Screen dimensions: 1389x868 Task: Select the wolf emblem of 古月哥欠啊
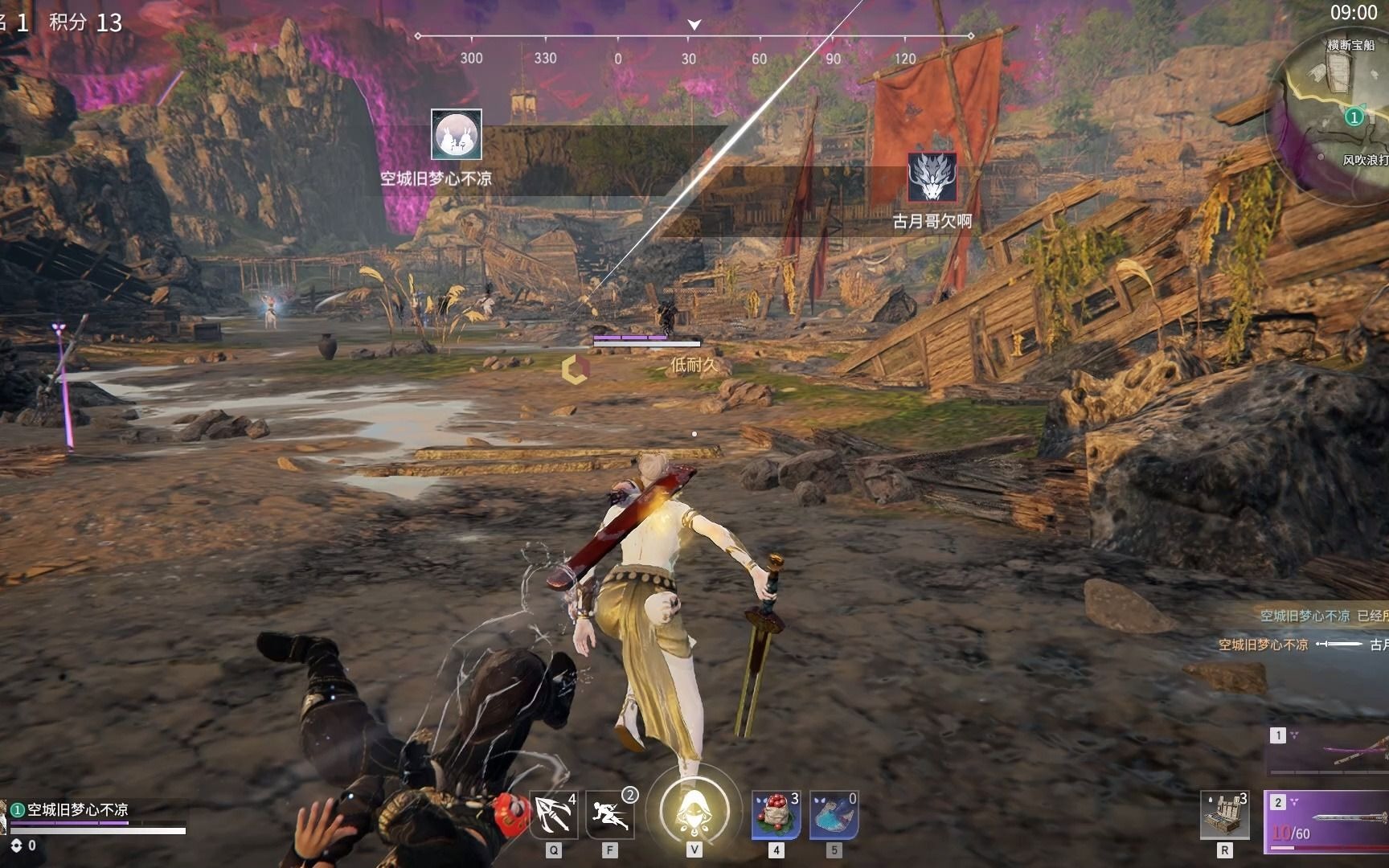pos(932,178)
